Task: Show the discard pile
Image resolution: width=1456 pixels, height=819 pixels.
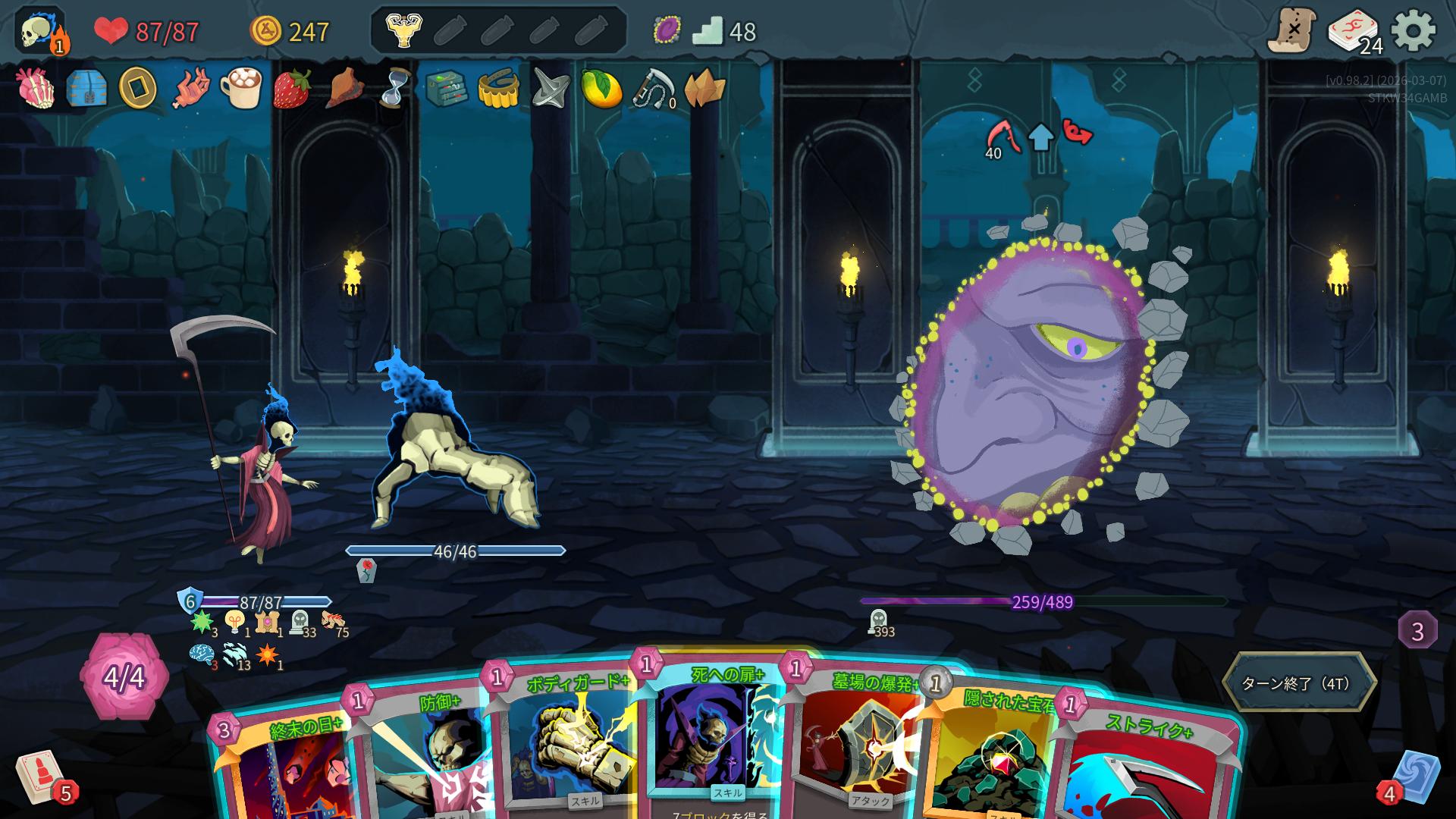Action: pyautogui.click(x=1414, y=777)
